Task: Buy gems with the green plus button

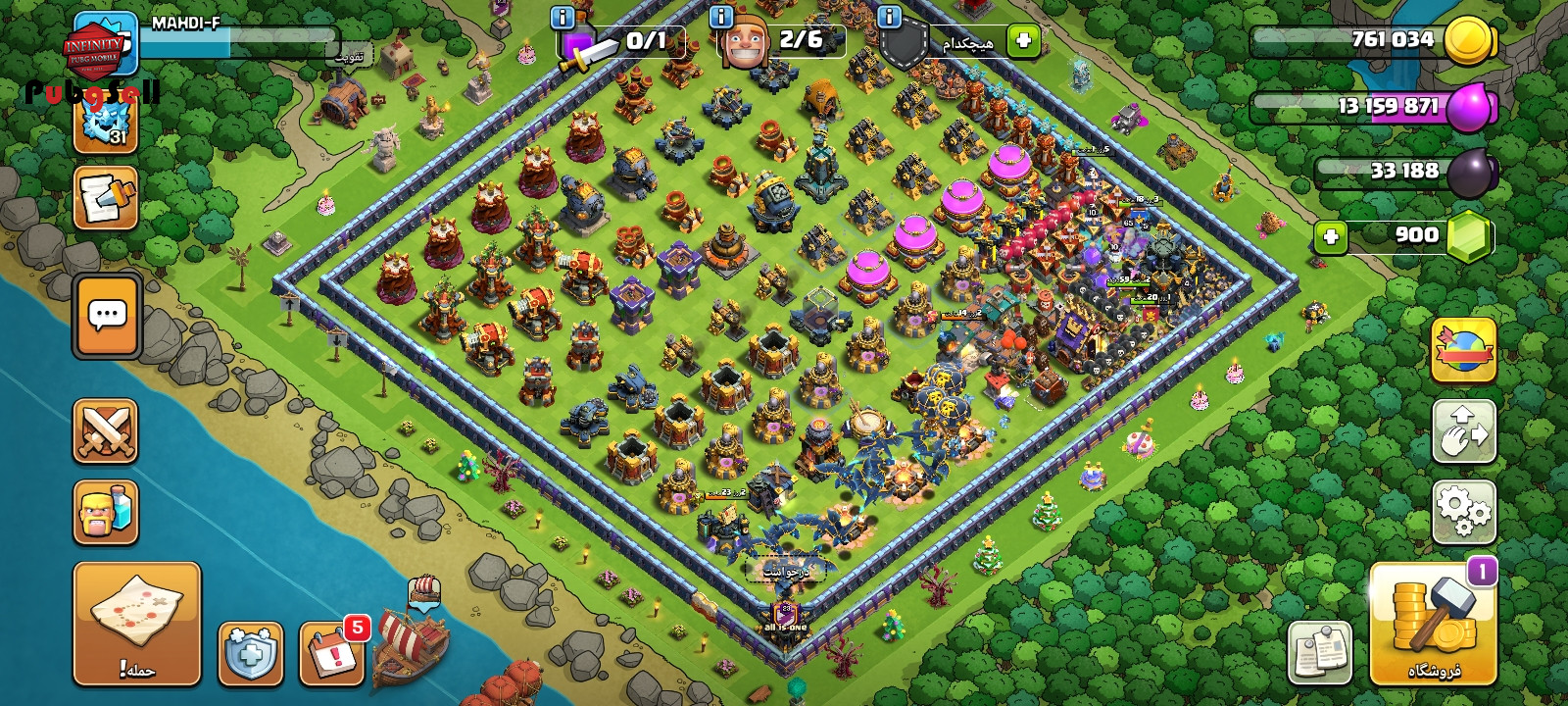Action: (1330, 236)
